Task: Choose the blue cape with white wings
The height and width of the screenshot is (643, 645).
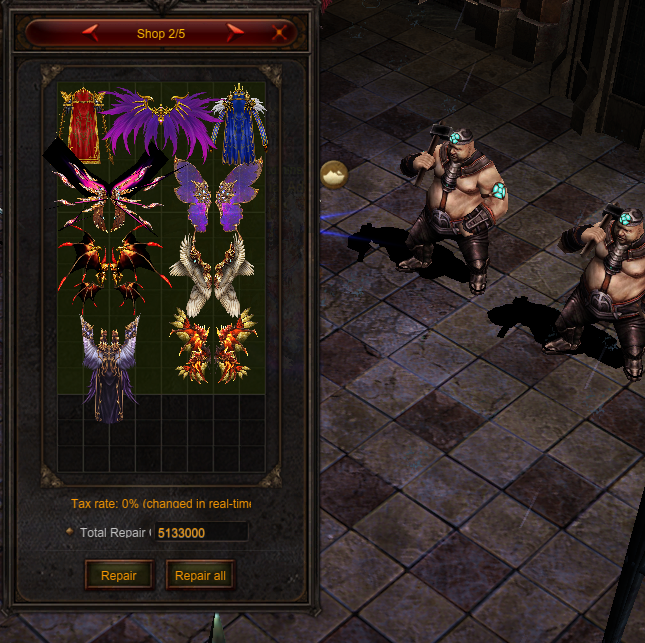Action: coord(236,125)
